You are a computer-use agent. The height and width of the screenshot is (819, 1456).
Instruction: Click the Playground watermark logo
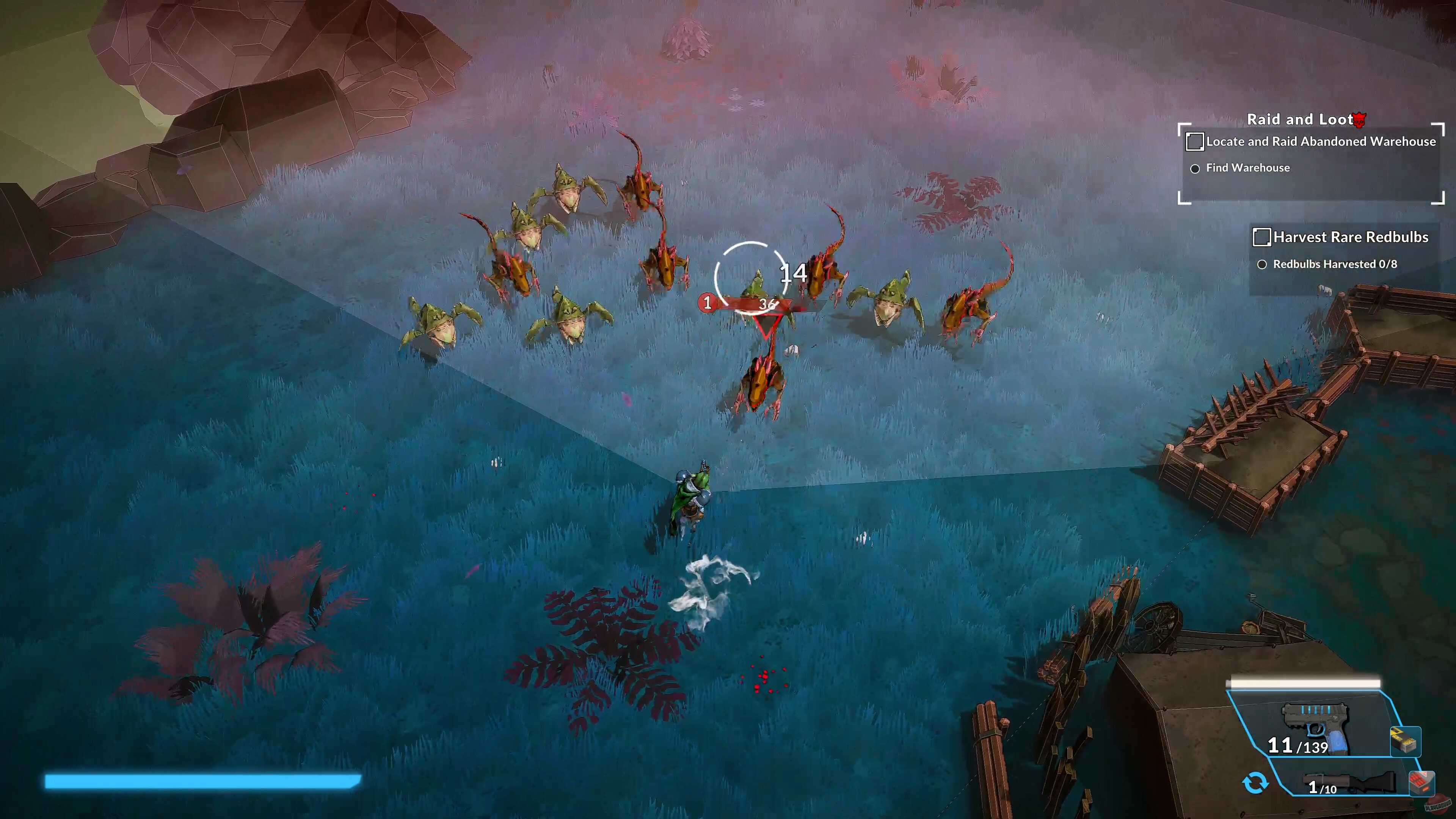1439,805
